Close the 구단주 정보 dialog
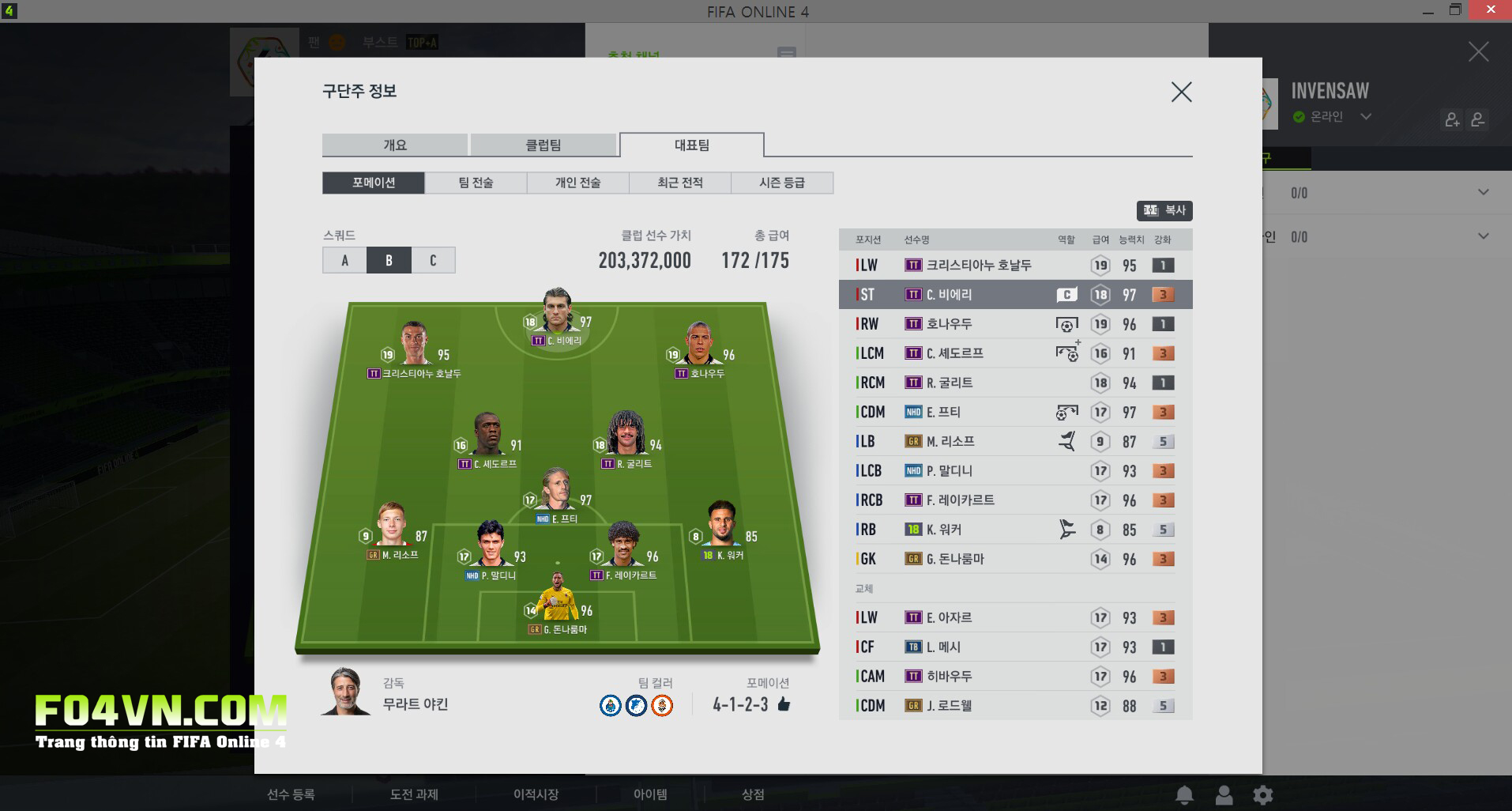This screenshot has width=1512, height=811. click(1181, 92)
